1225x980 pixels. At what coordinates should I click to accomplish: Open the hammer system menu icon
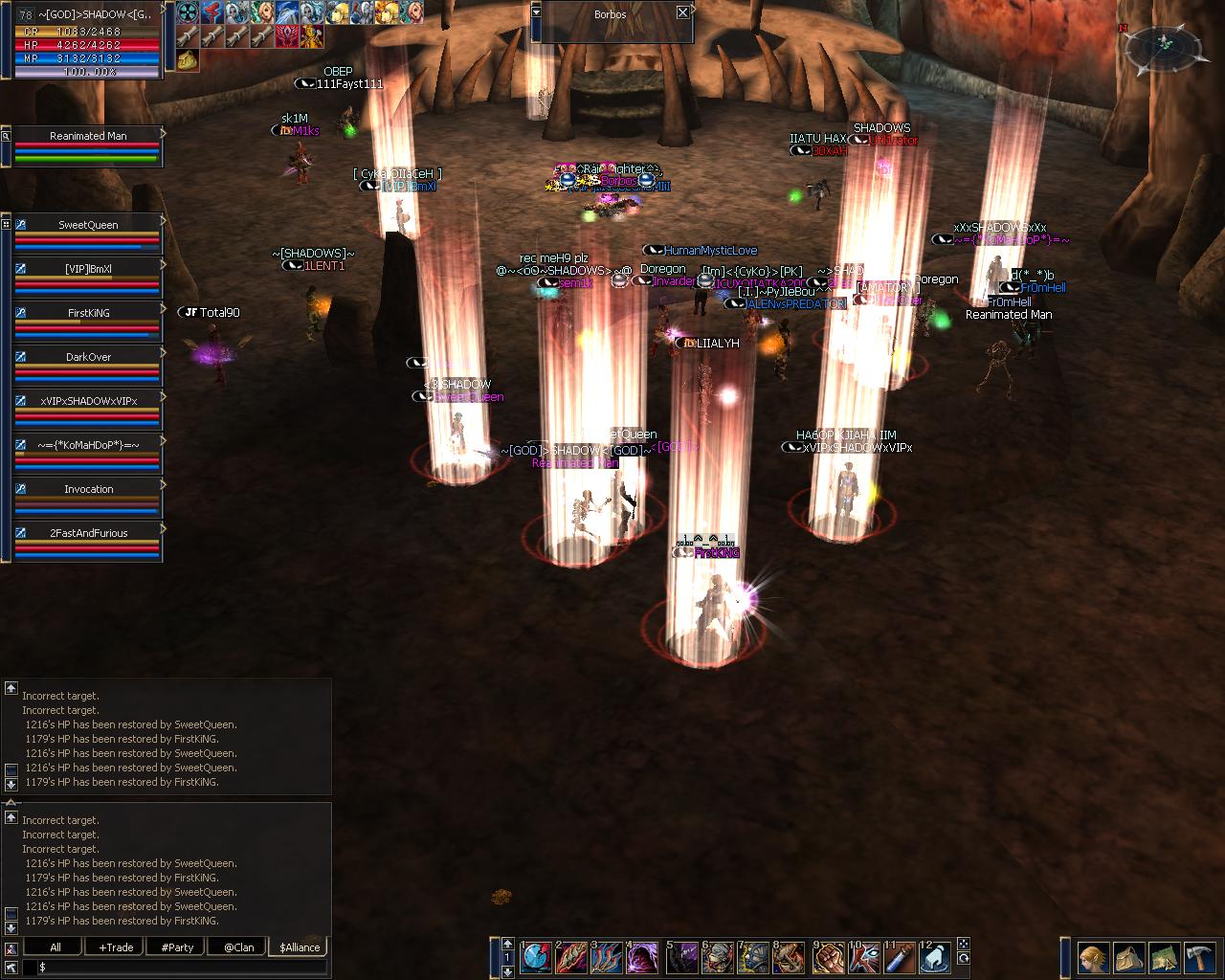click(1199, 957)
